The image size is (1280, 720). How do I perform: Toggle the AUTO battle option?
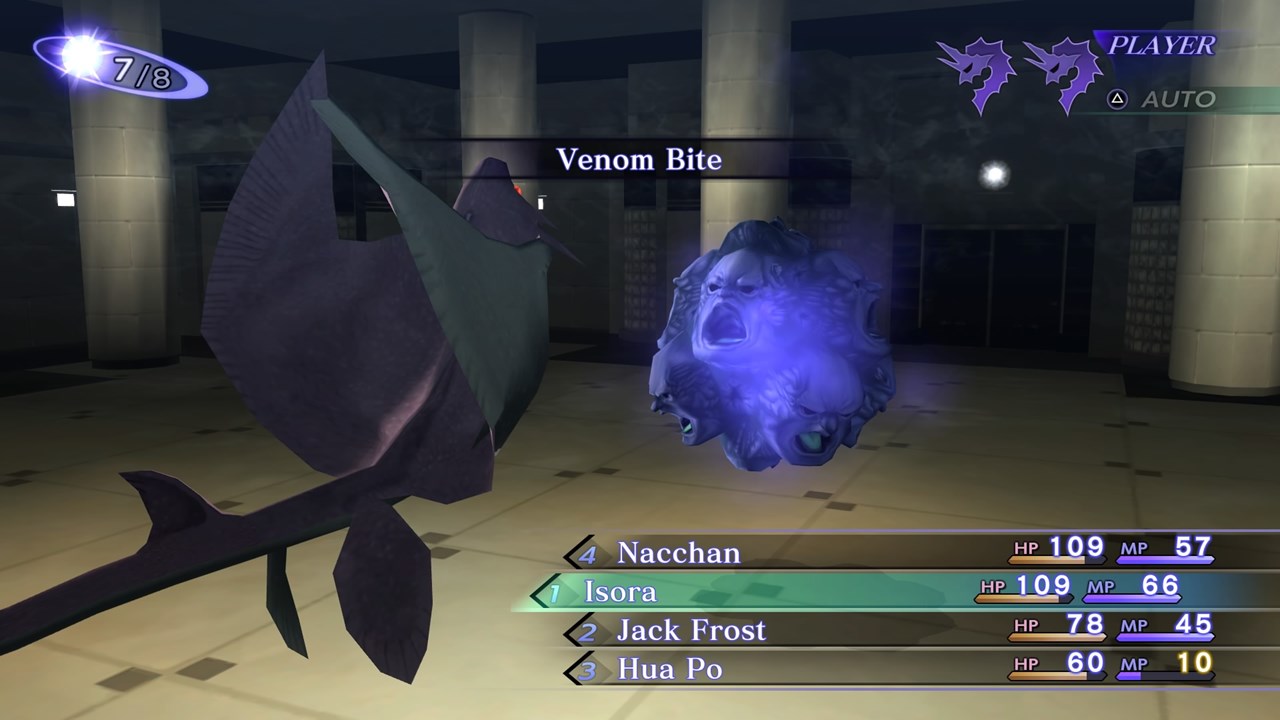(1177, 99)
